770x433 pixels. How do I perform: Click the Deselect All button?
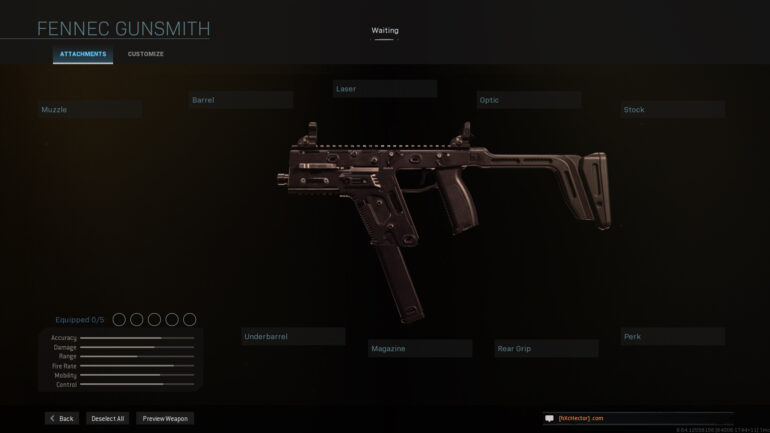click(x=106, y=418)
